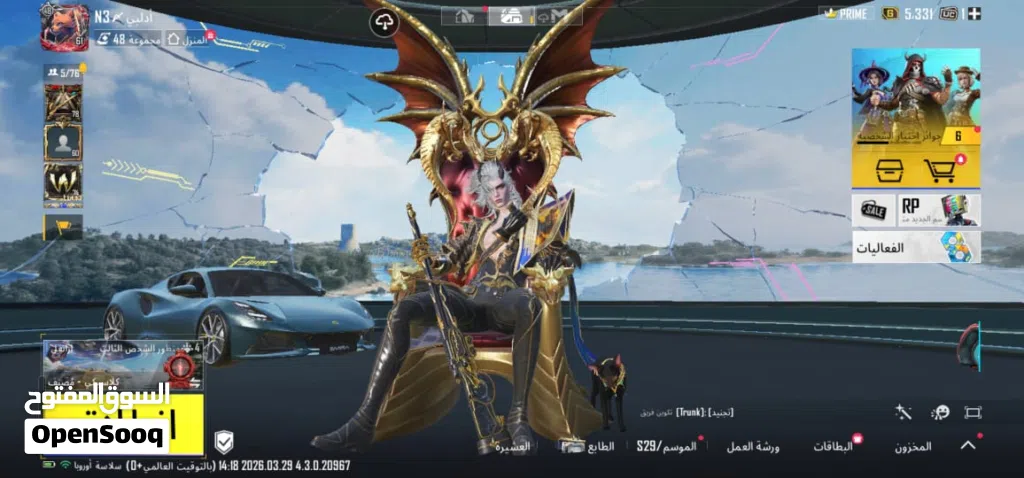Add UC with the plus button

pyautogui.click(x=974, y=13)
